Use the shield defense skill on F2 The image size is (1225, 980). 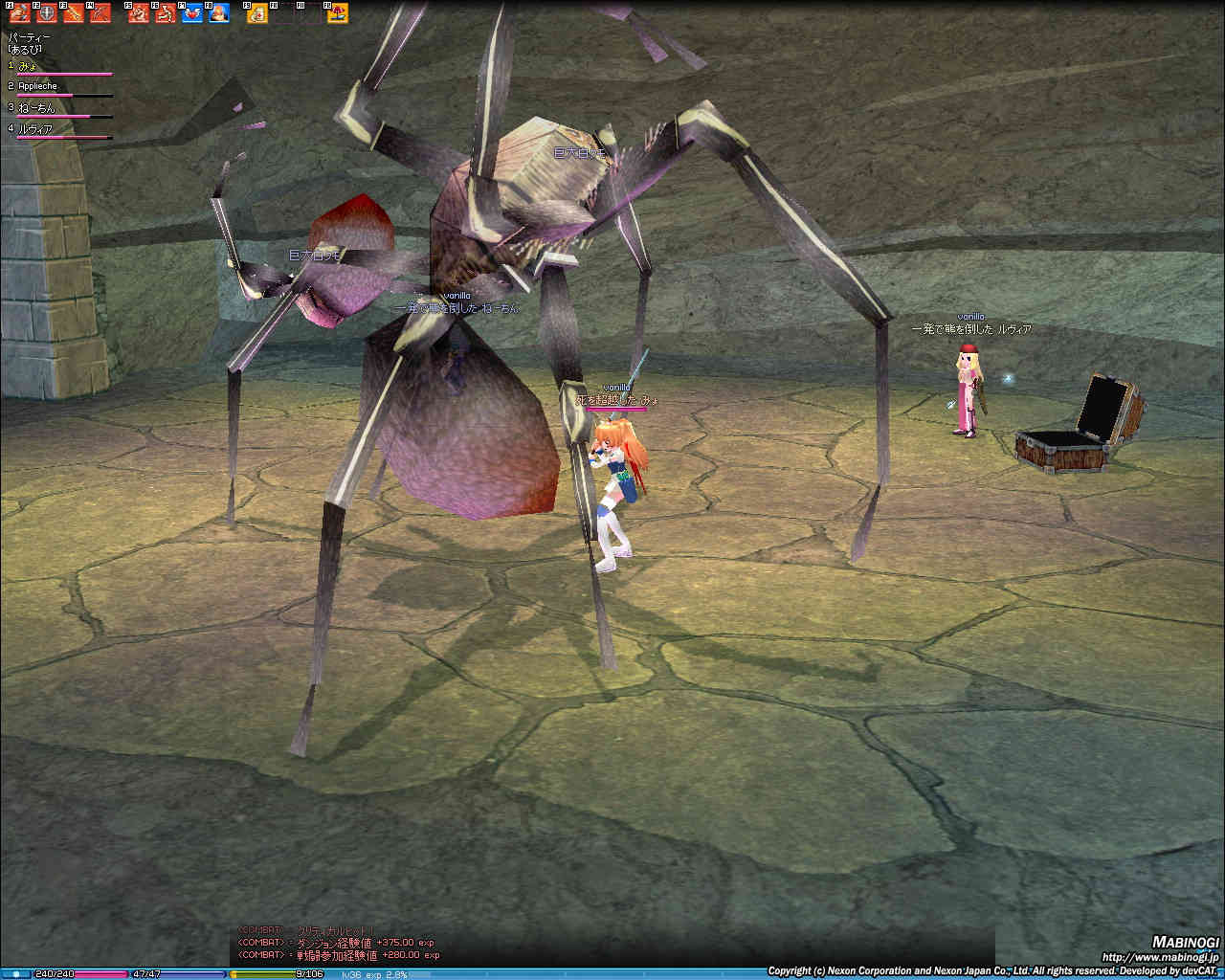(46, 13)
